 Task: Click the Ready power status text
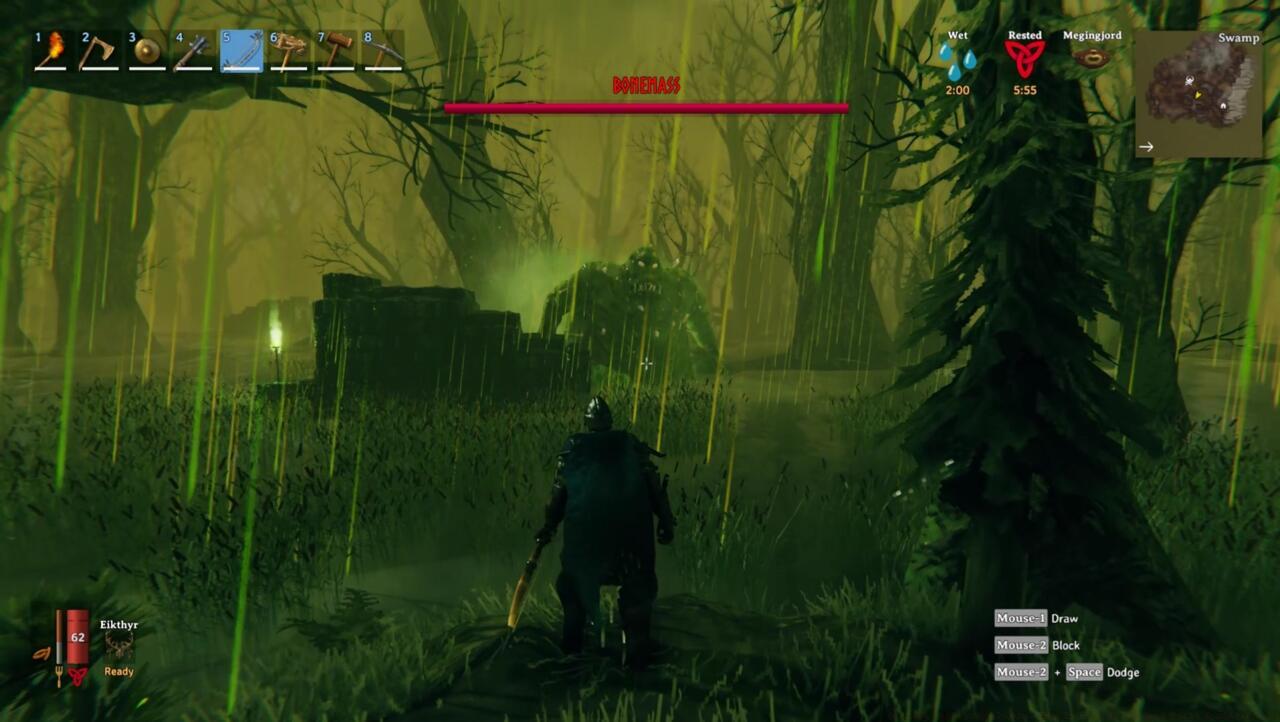(118, 671)
